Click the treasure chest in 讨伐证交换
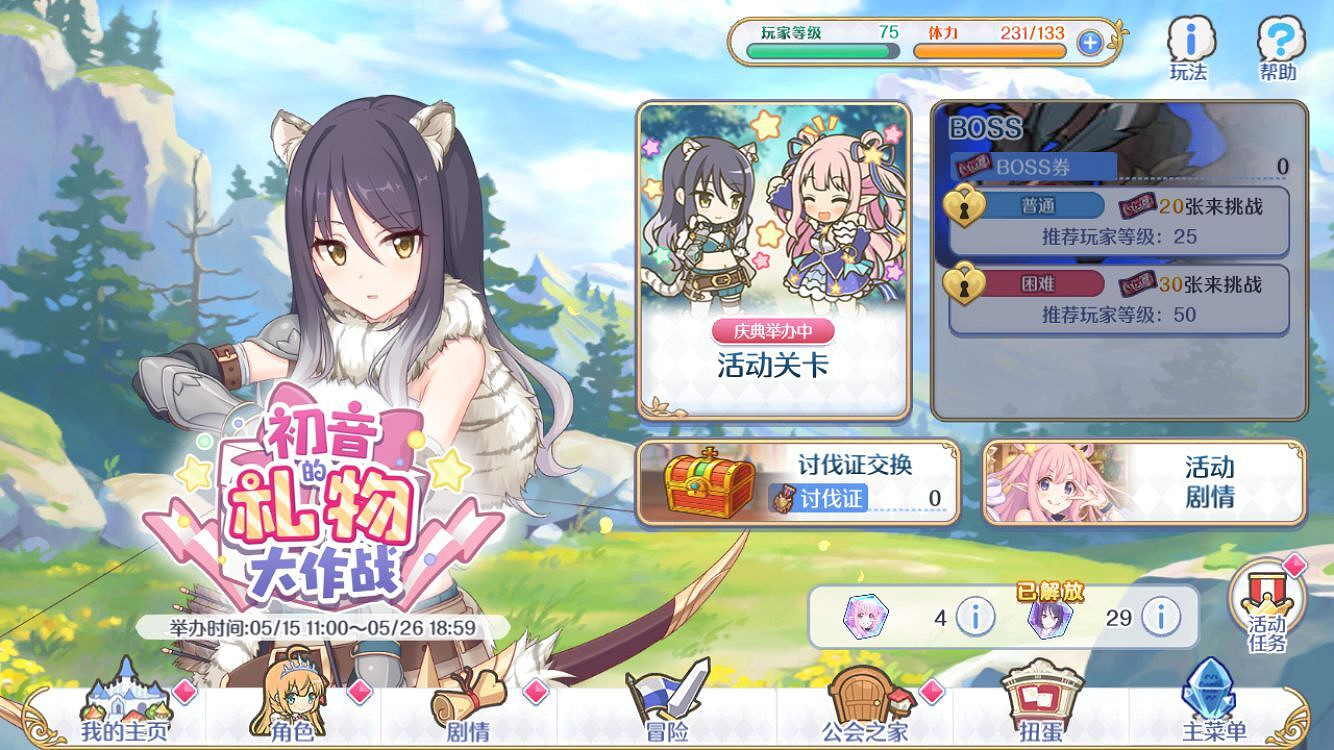The width and height of the screenshot is (1334, 750). click(x=703, y=488)
